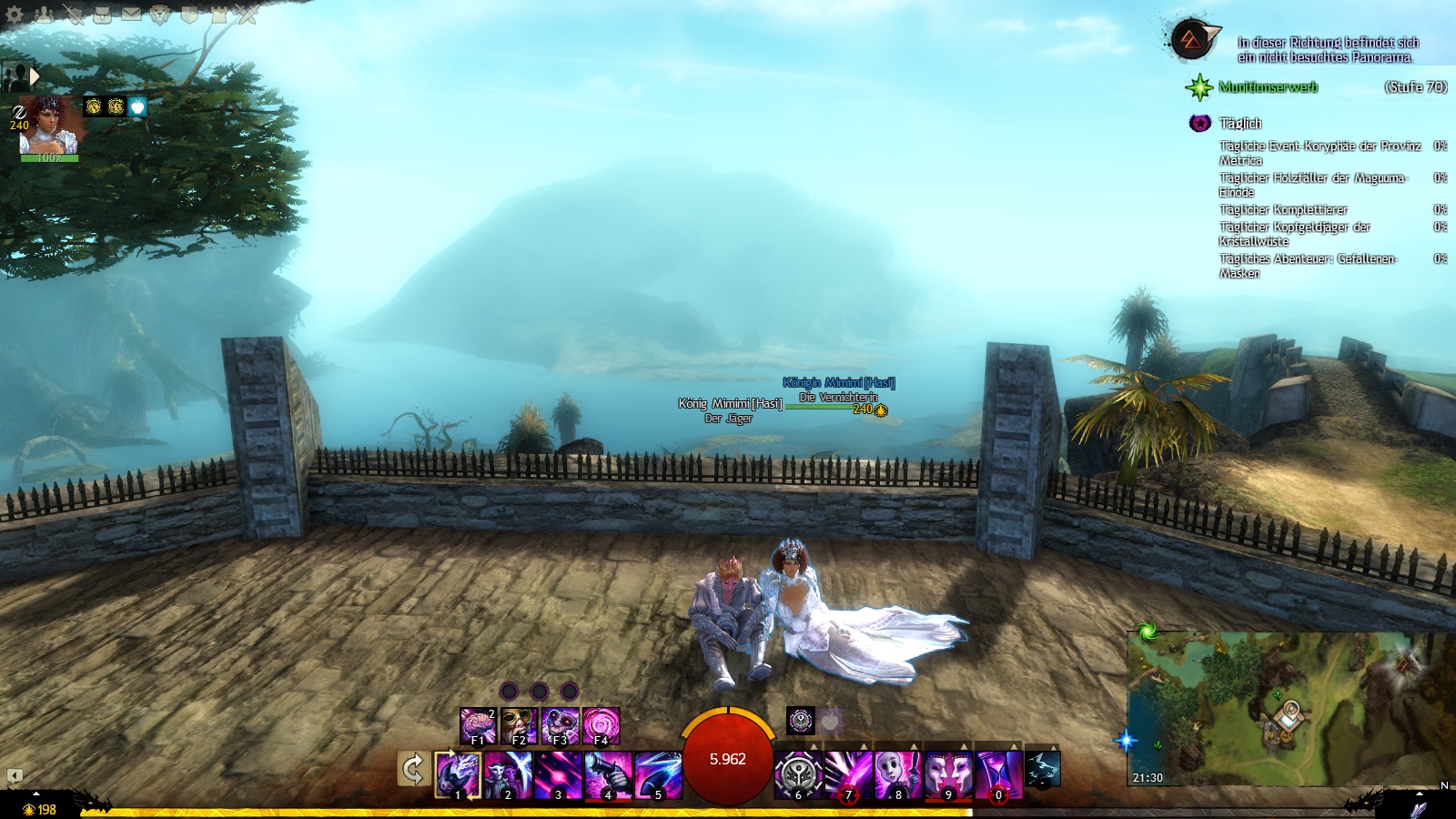
Task: Select the player character portrait
Action: coord(48,126)
